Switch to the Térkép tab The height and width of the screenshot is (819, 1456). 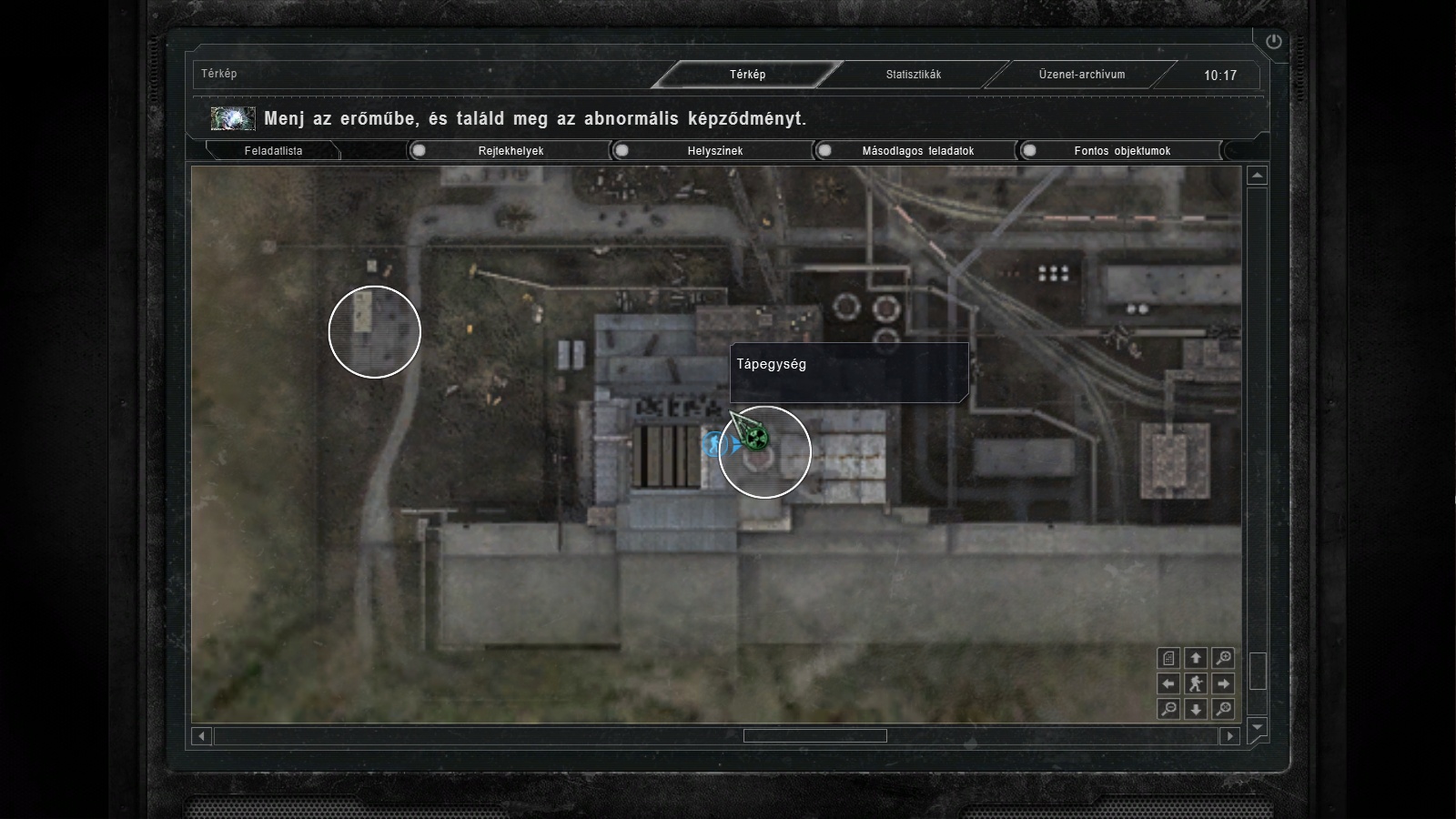(x=747, y=75)
